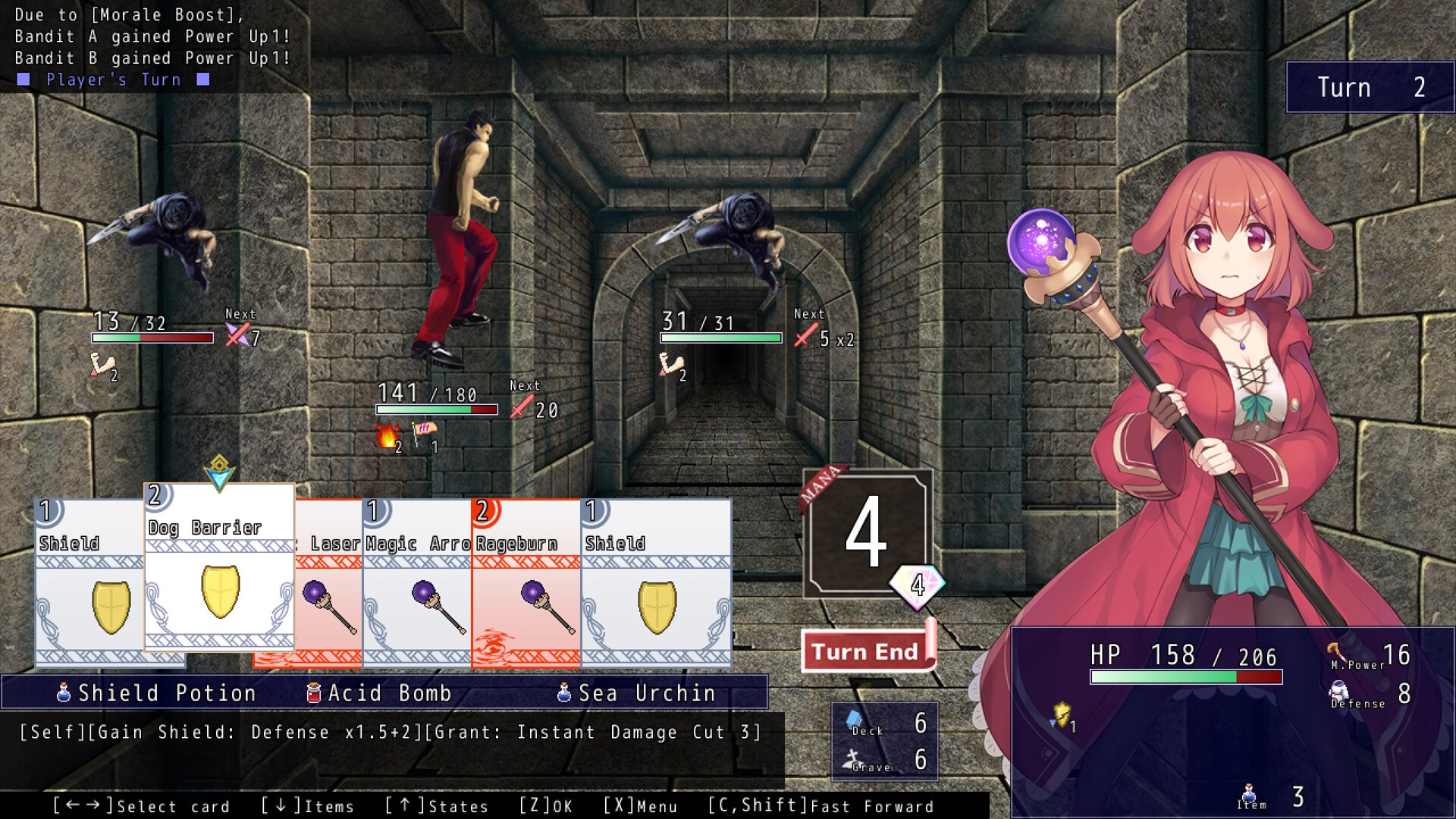Choose the Sea Urchin item

tap(637, 693)
